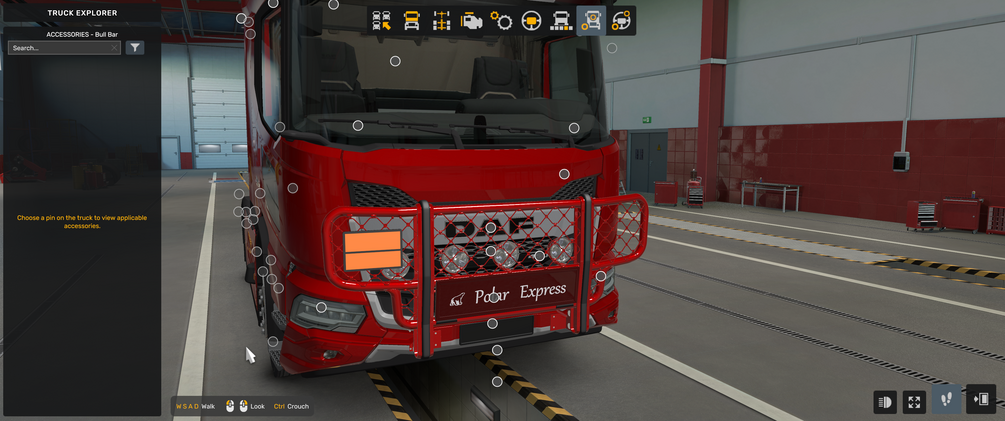Toggle the footsteps walk mode button

point(946,400)
